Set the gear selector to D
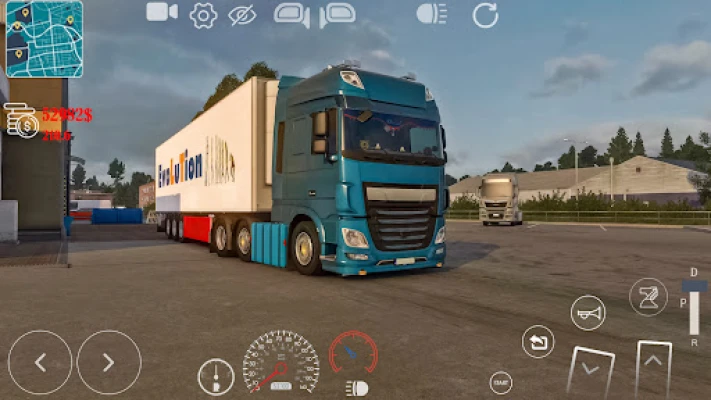 [x=694, y=273]
